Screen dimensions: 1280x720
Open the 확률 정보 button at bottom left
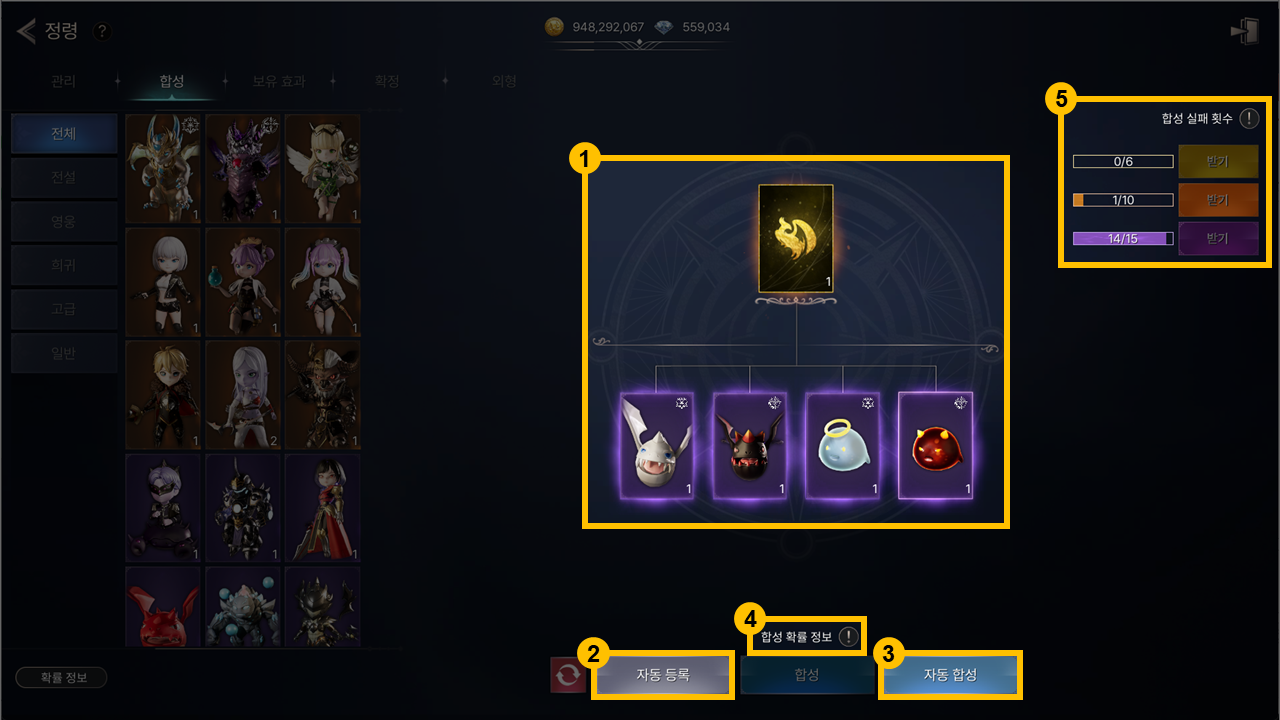pos(61,677)
